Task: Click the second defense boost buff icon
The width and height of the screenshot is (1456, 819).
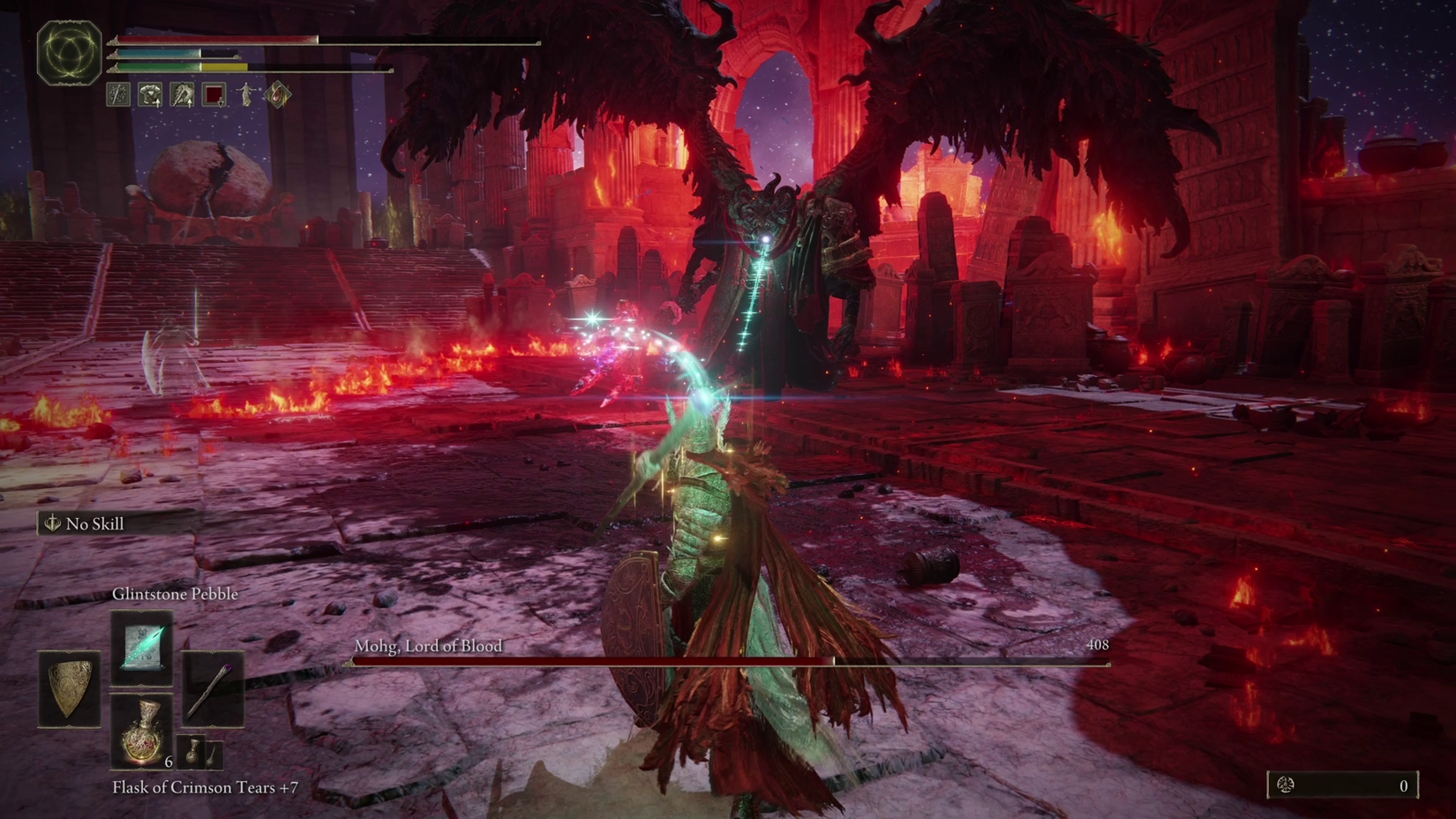Action: coord(182,94)
